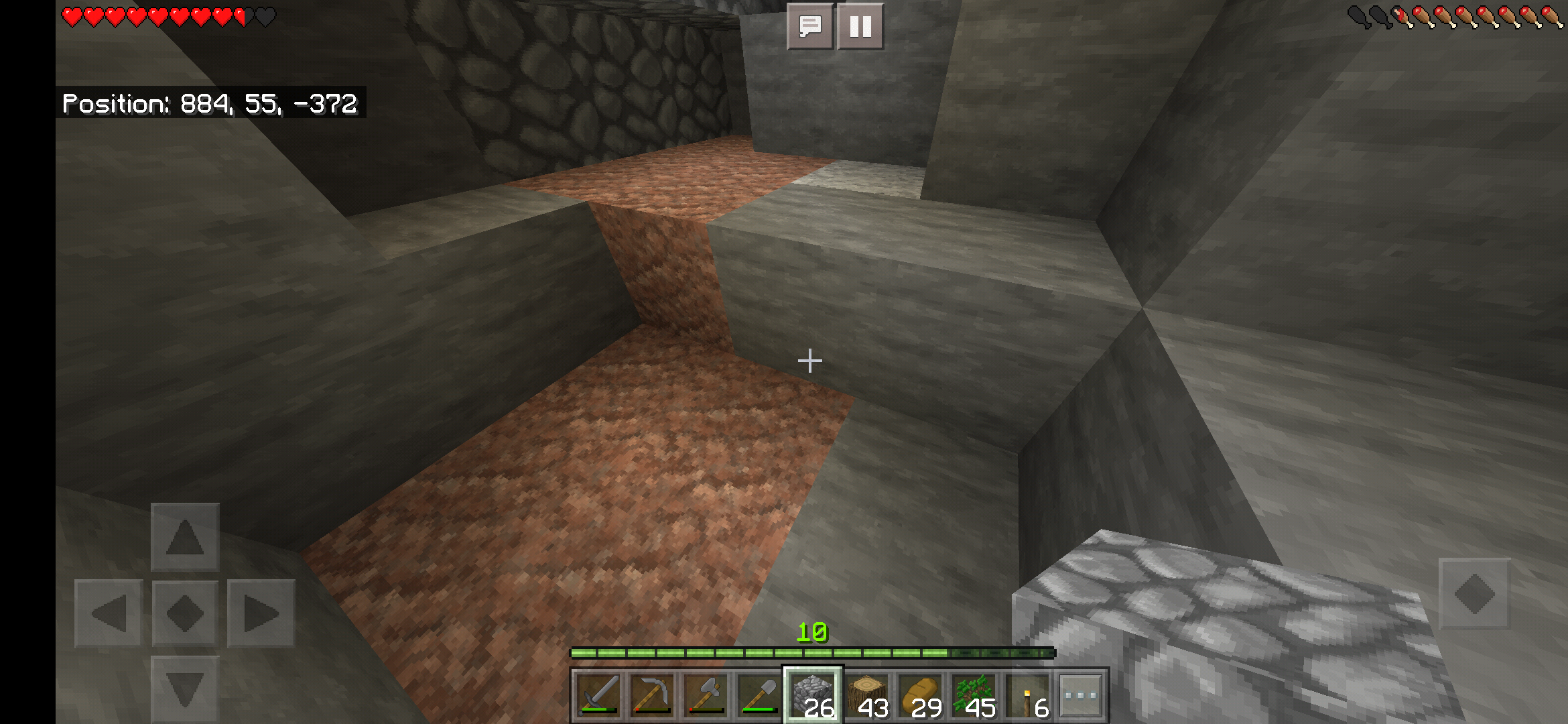Open the inventory with the three-dot button
1568x724 pixels.
[1081, 695]
